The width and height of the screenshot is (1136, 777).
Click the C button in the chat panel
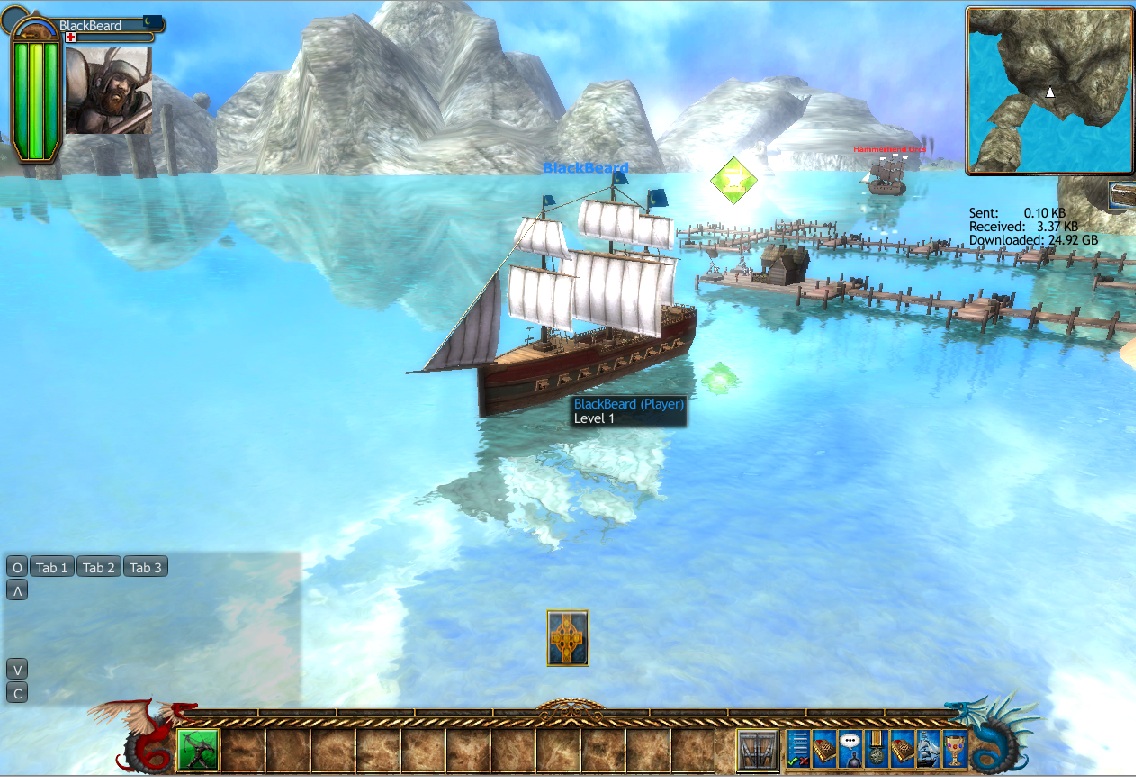click(x=16, y=692)
